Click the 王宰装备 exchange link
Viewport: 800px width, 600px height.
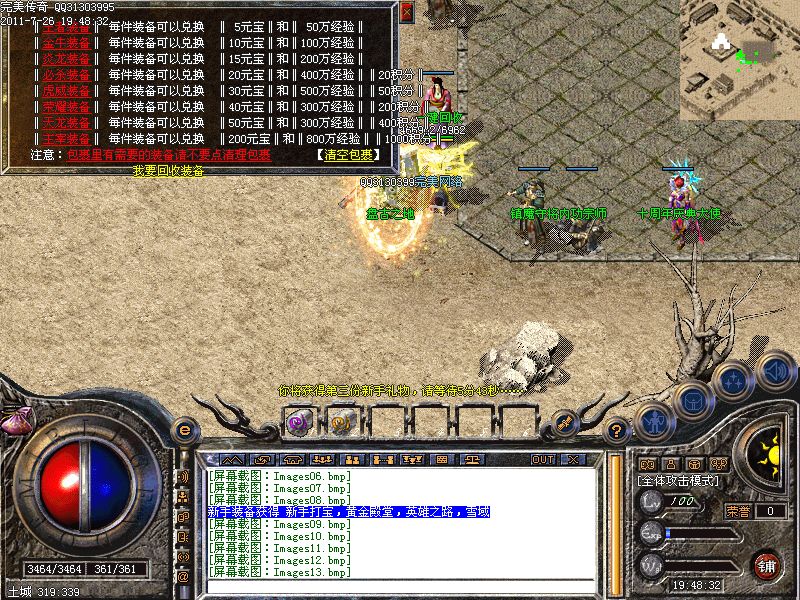pos(65,139)
